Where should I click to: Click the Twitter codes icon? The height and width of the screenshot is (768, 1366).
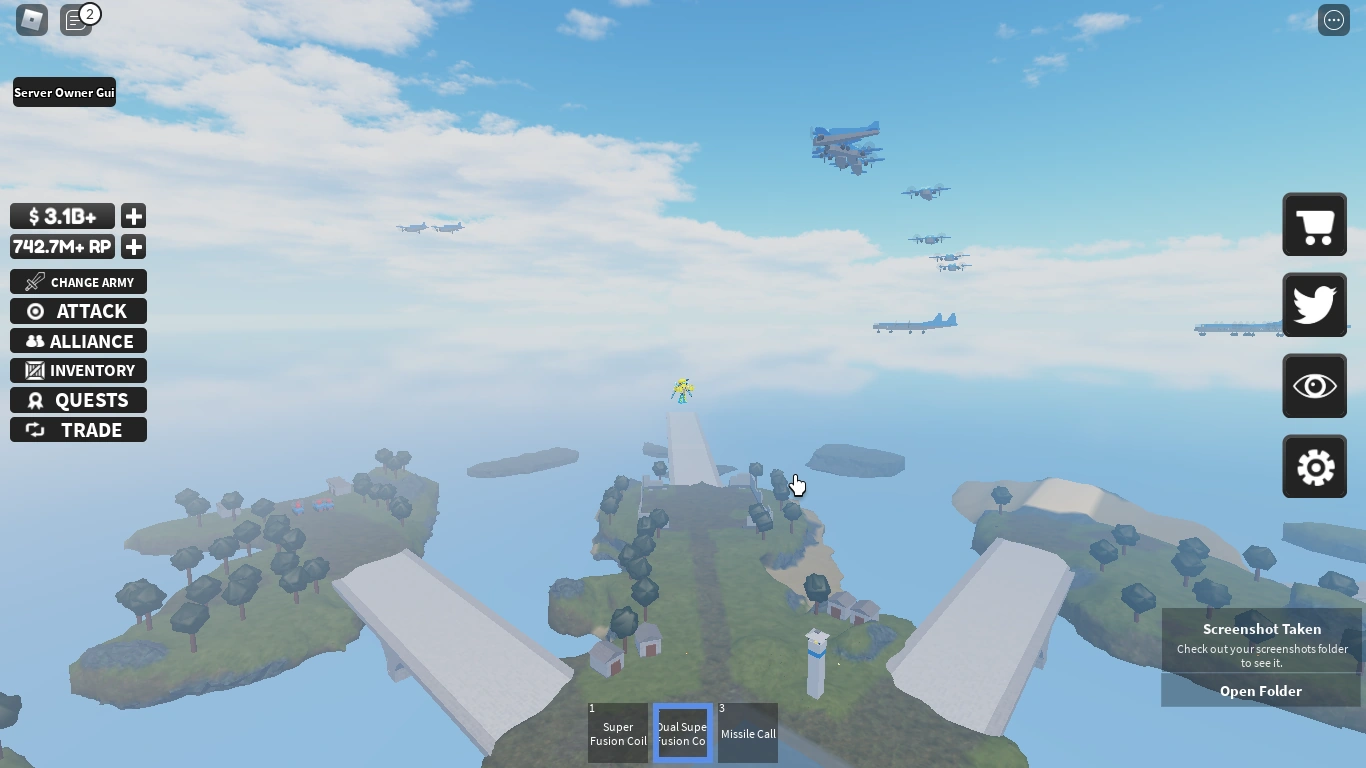pos(1314,305)
